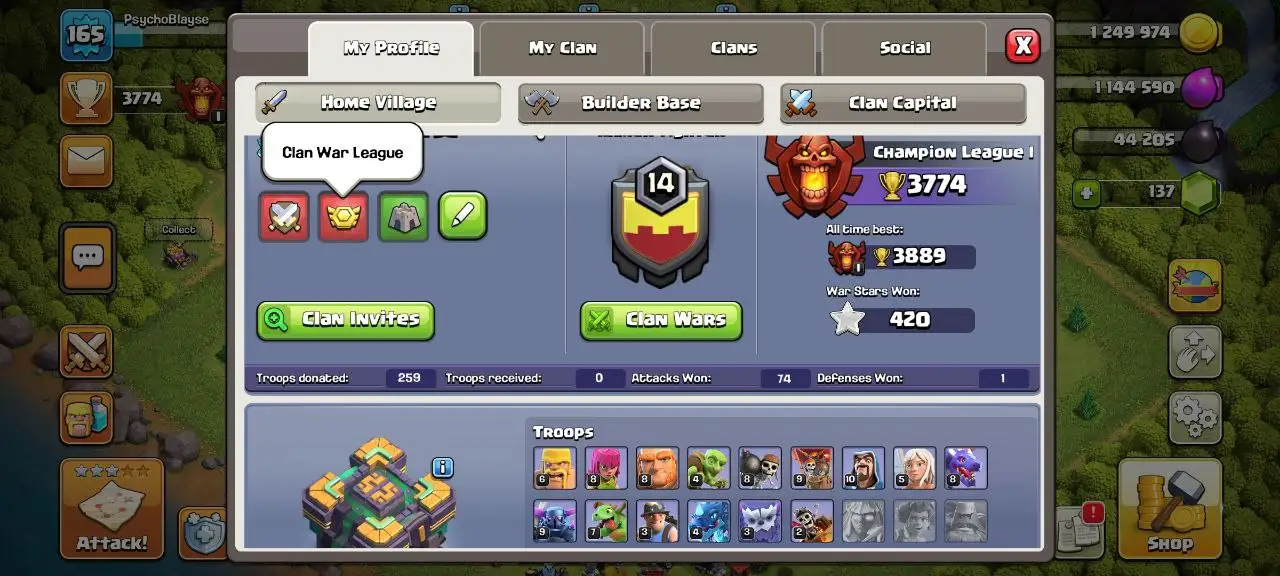Image resolution: width=1280 pixels, height=576 pixels.
Task: Tap the green Clan Wars button
Action: (661, 320)
